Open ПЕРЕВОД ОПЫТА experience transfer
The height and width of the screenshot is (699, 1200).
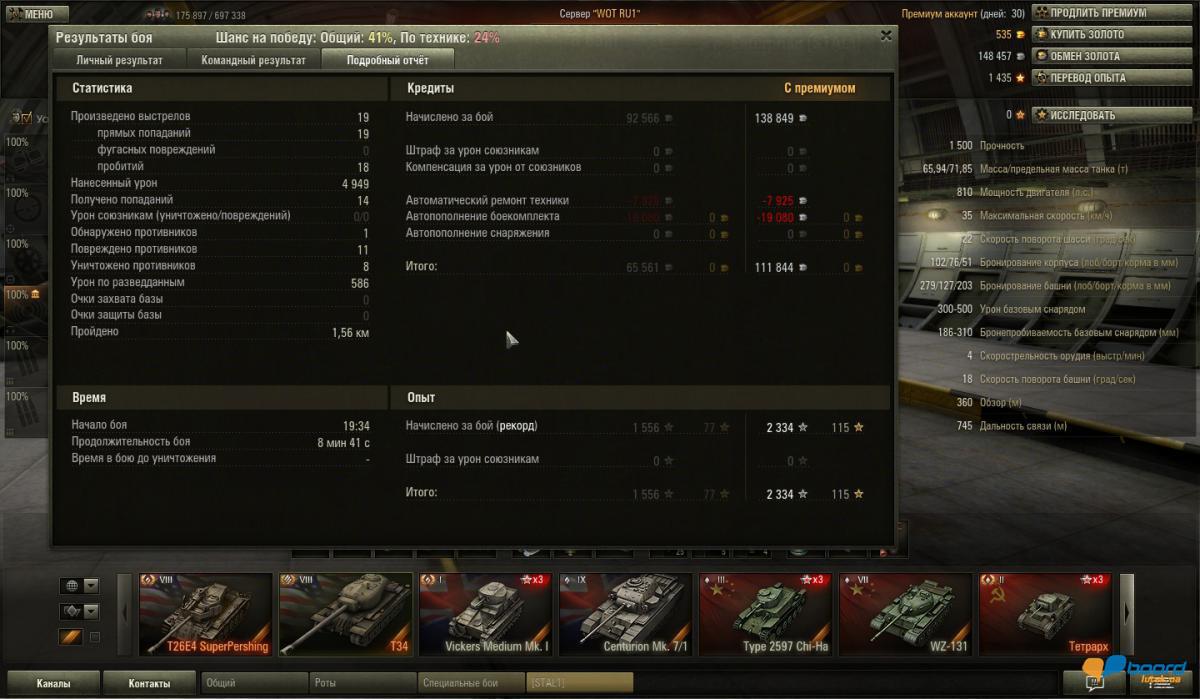pos(1087,77)
